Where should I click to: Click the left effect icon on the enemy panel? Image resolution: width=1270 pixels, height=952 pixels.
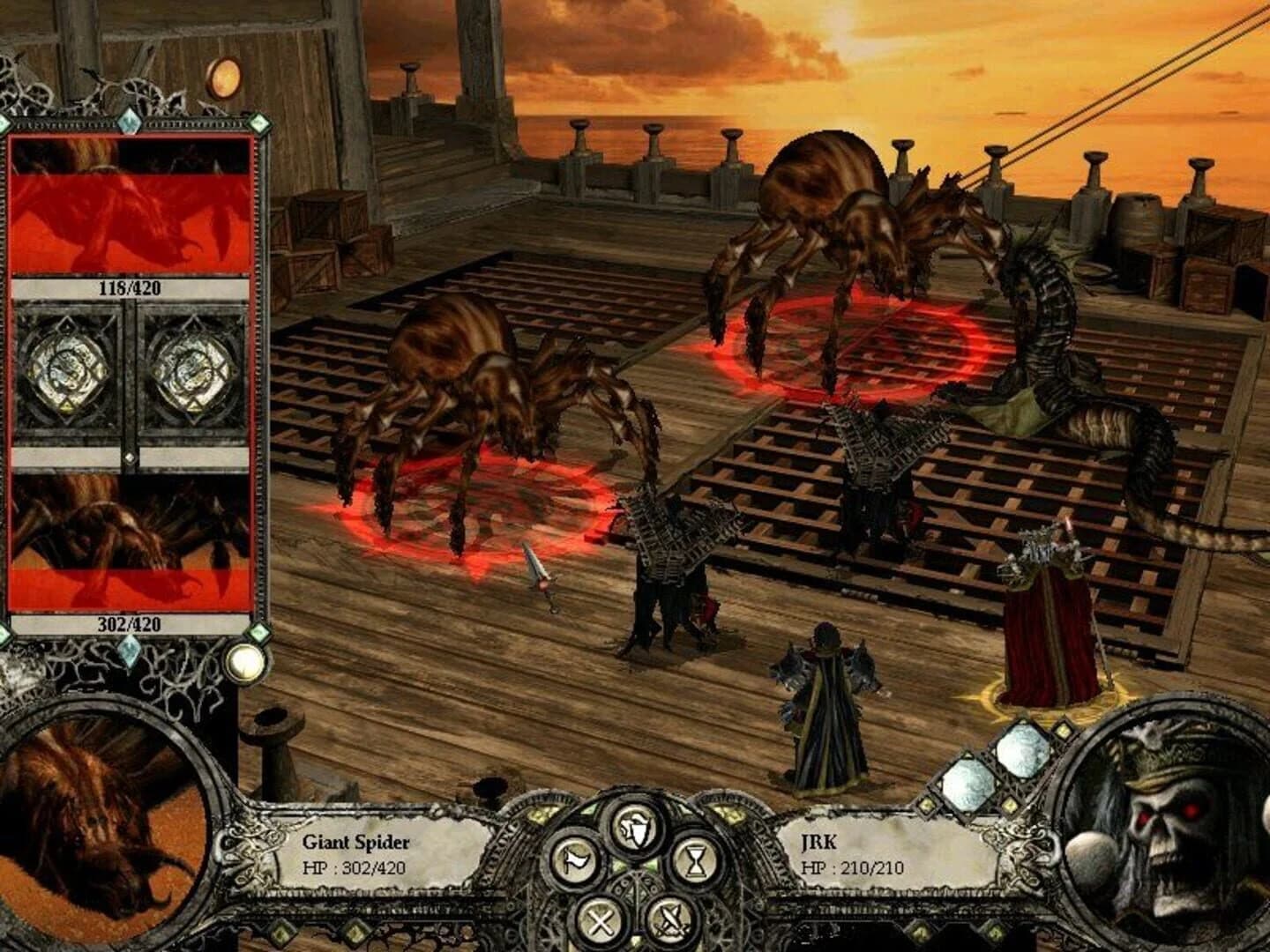[x=67, y=369]
